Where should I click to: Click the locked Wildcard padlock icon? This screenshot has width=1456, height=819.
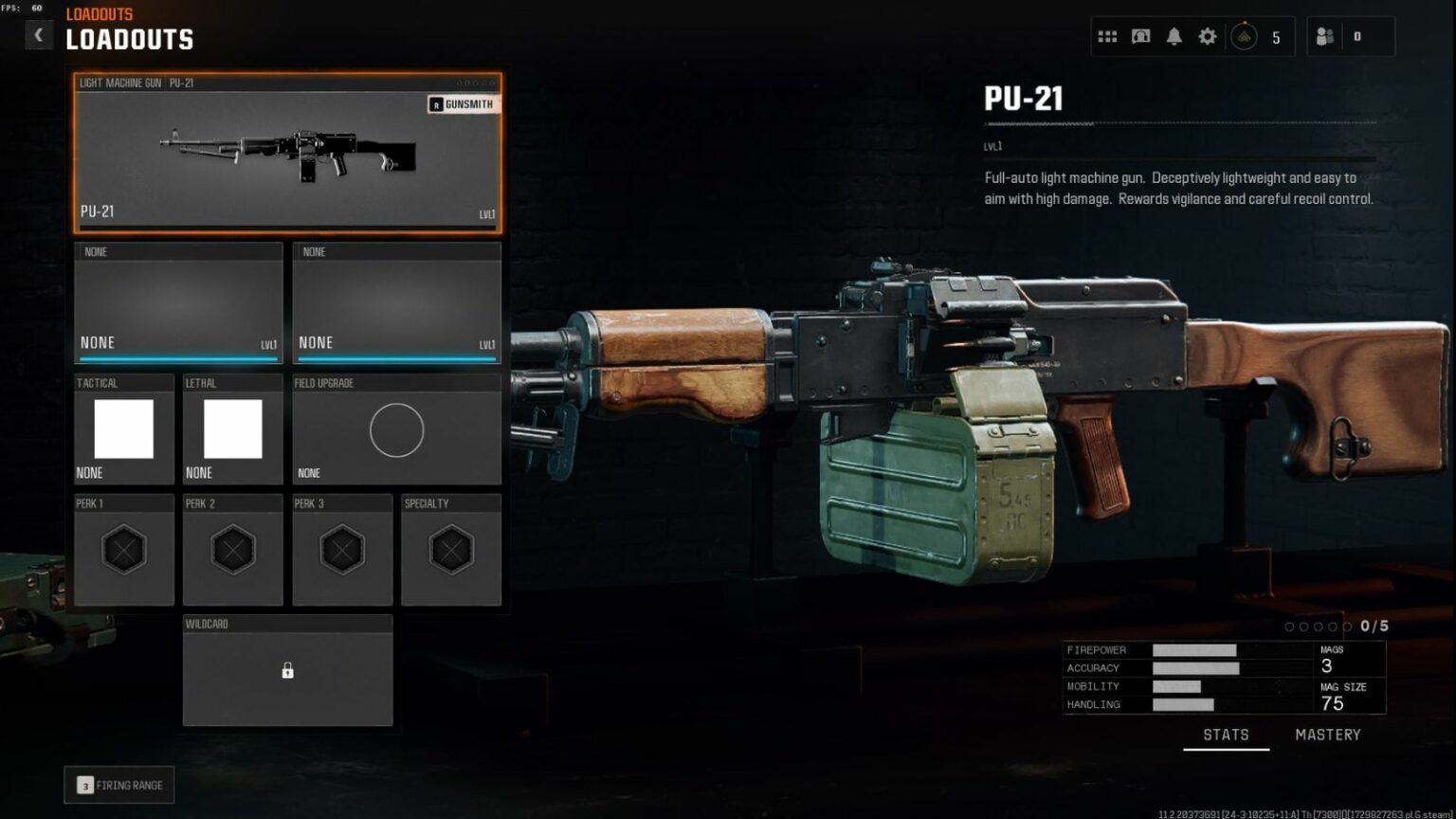[287, 670]
